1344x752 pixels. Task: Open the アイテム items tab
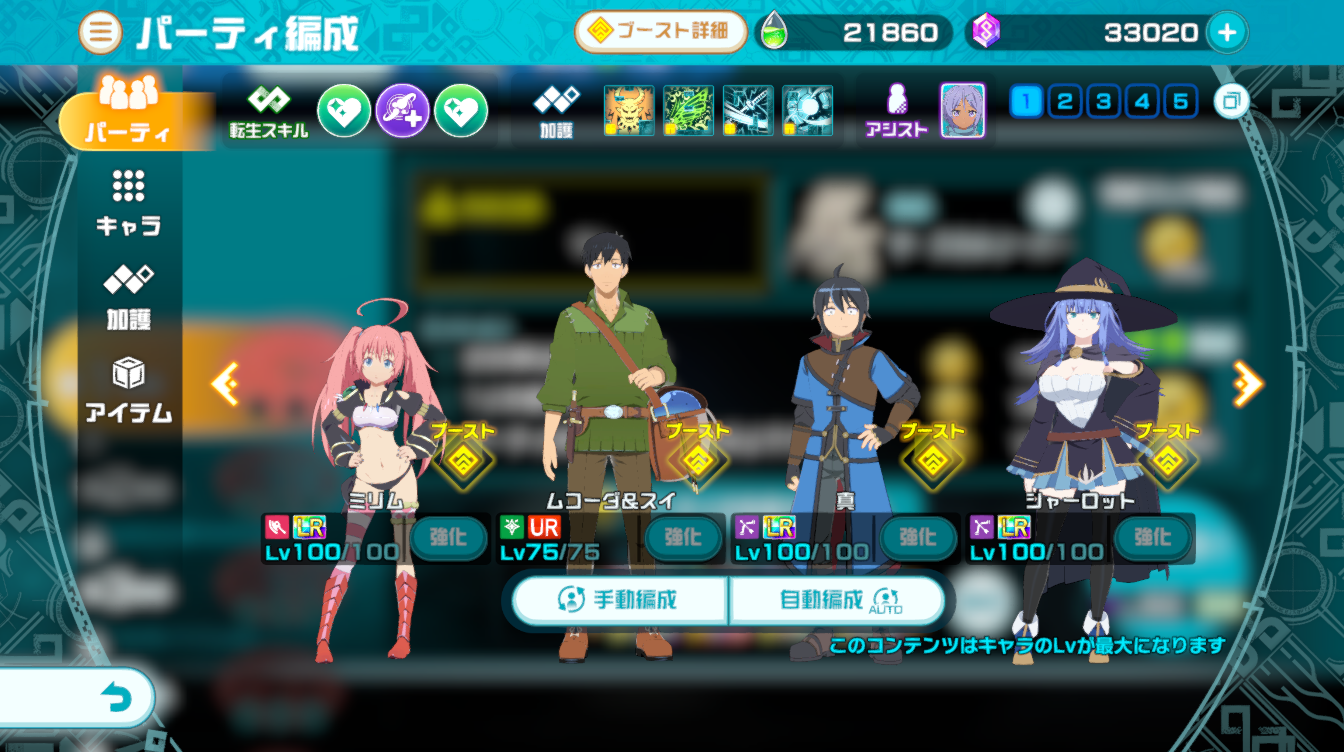(128, 390)
